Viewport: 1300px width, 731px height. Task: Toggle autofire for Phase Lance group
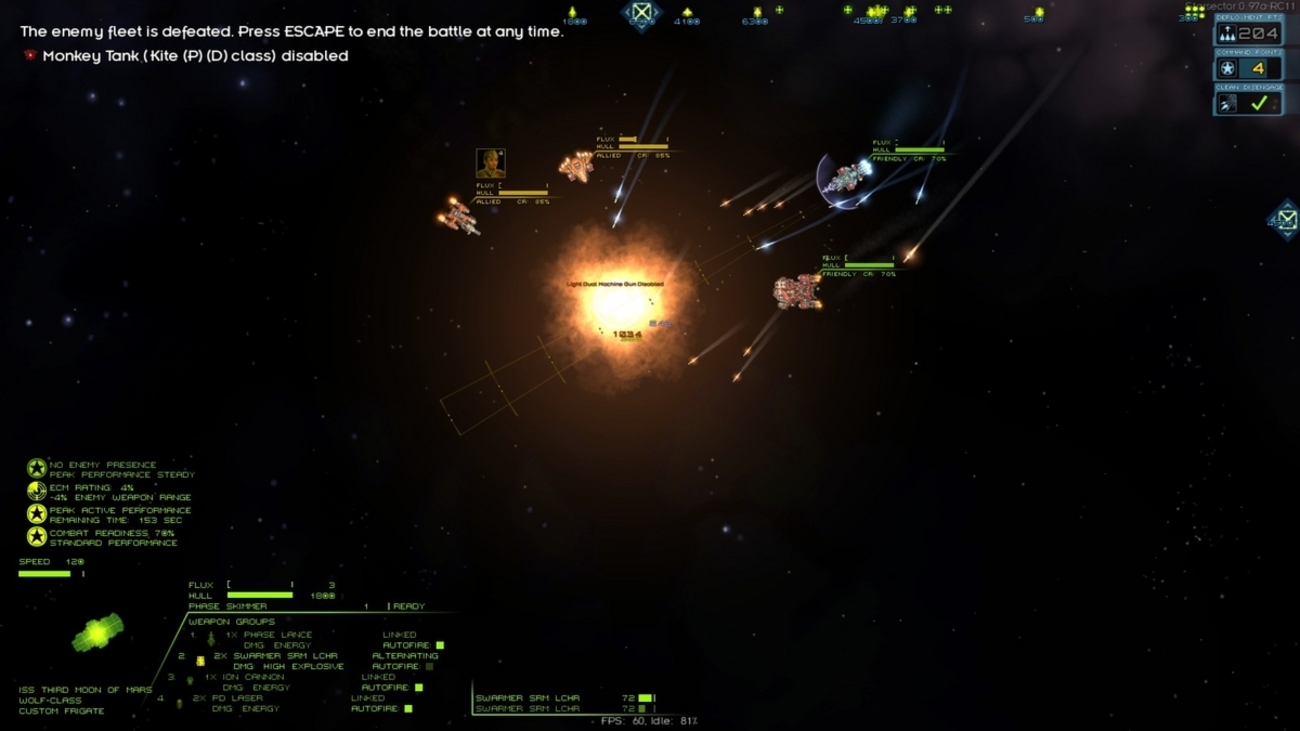pyautogui.click(x=439, y=646)
